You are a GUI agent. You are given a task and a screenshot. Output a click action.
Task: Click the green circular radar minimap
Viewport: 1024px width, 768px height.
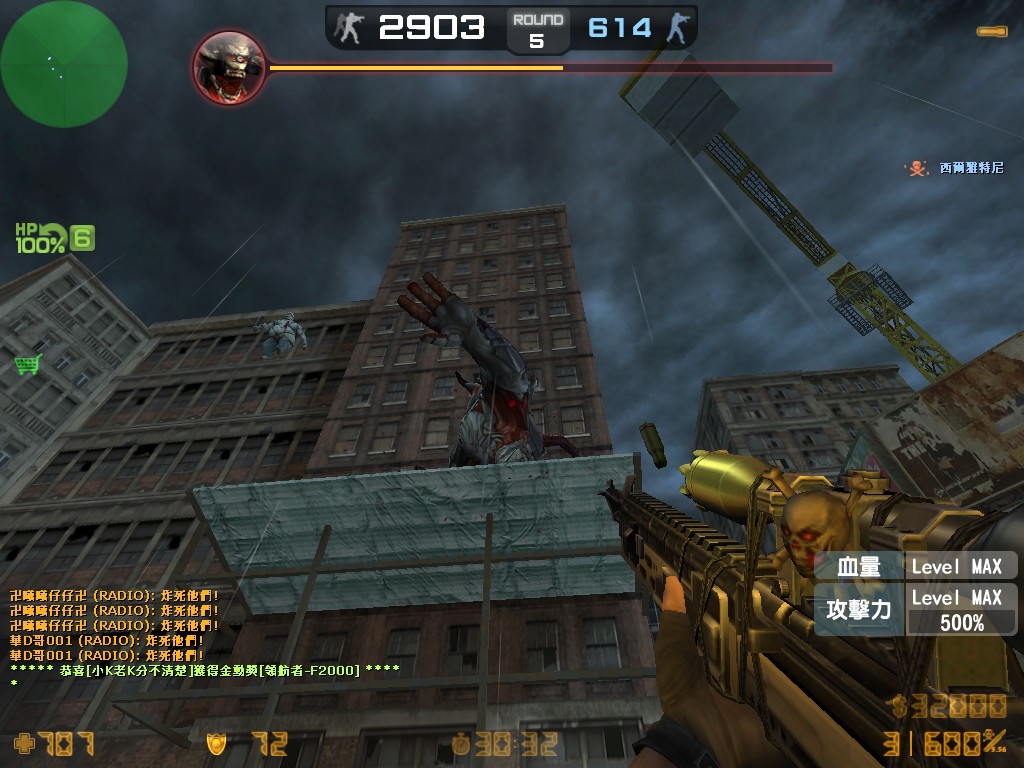coord(64,64)
